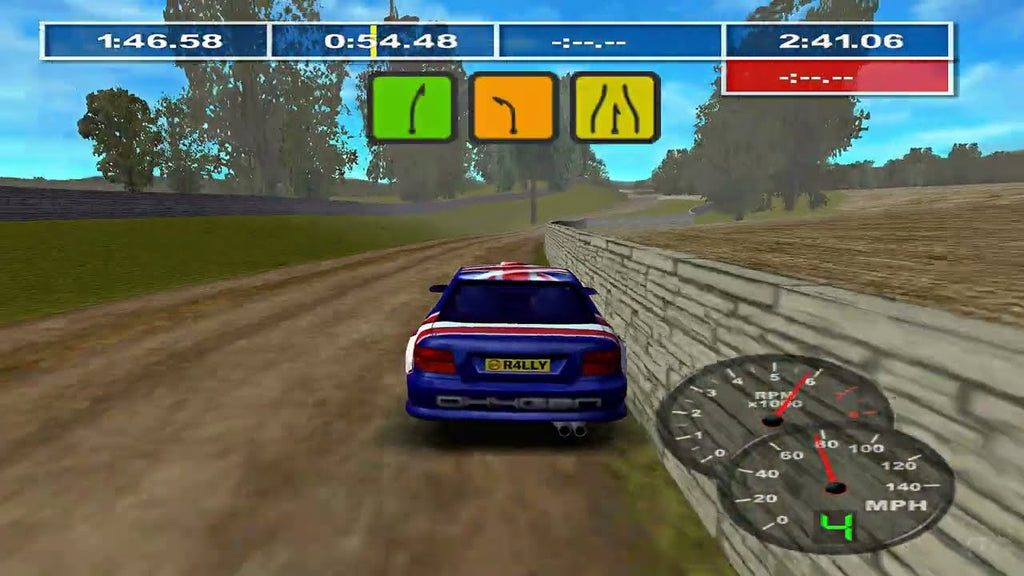Select the orange left-turn pace note icon
1024x576 pixels.
click(x=513, y=108)
